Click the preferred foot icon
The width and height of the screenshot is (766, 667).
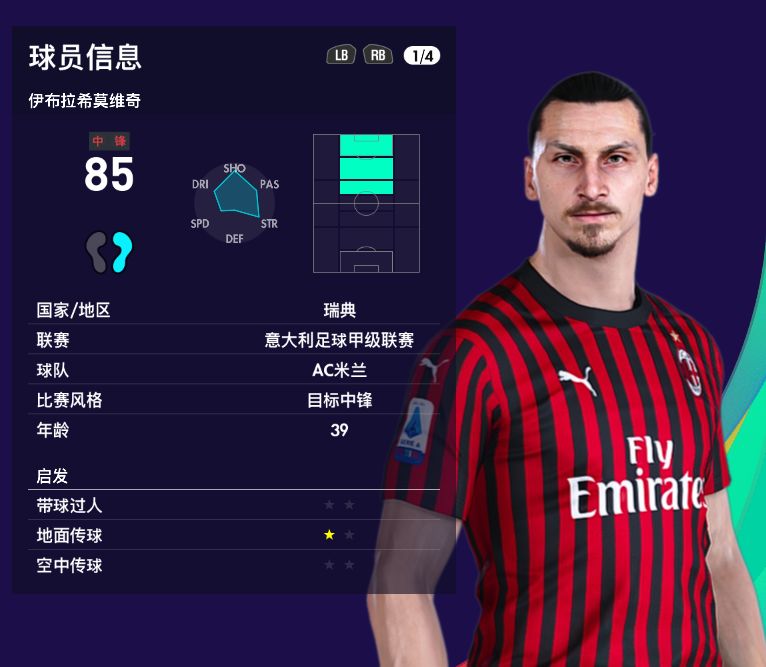coord(109,252)
